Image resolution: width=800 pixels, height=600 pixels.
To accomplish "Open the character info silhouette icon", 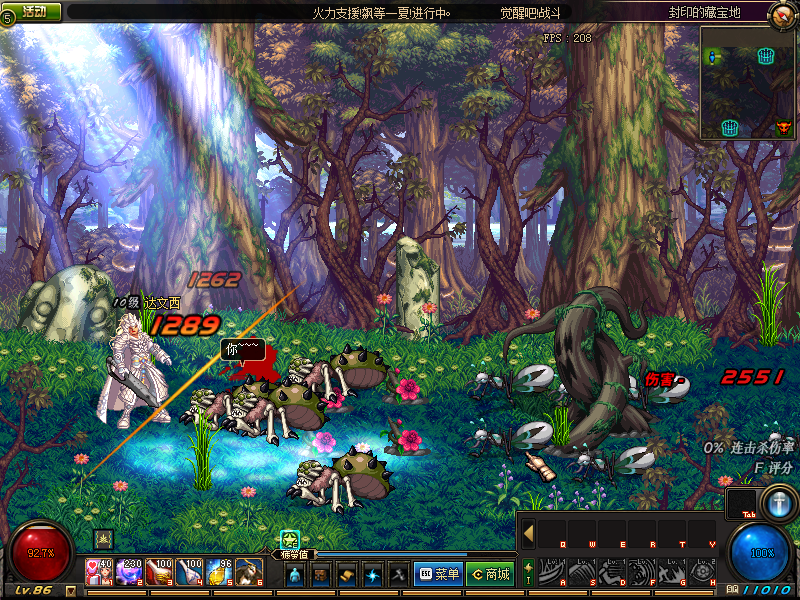I will (295, 575).
